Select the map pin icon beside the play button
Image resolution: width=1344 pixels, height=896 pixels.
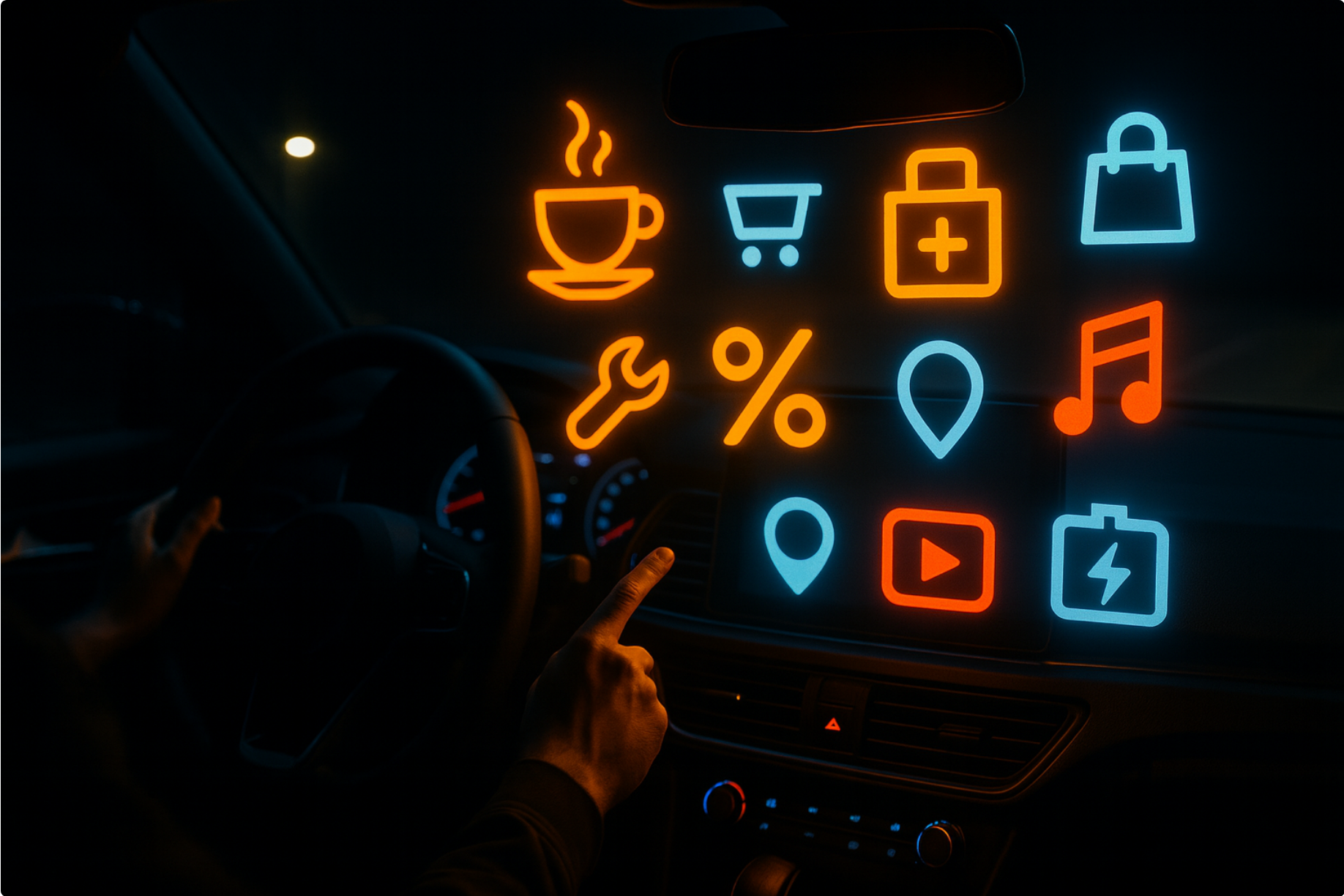pyautogui.click(x=798, y=540)
